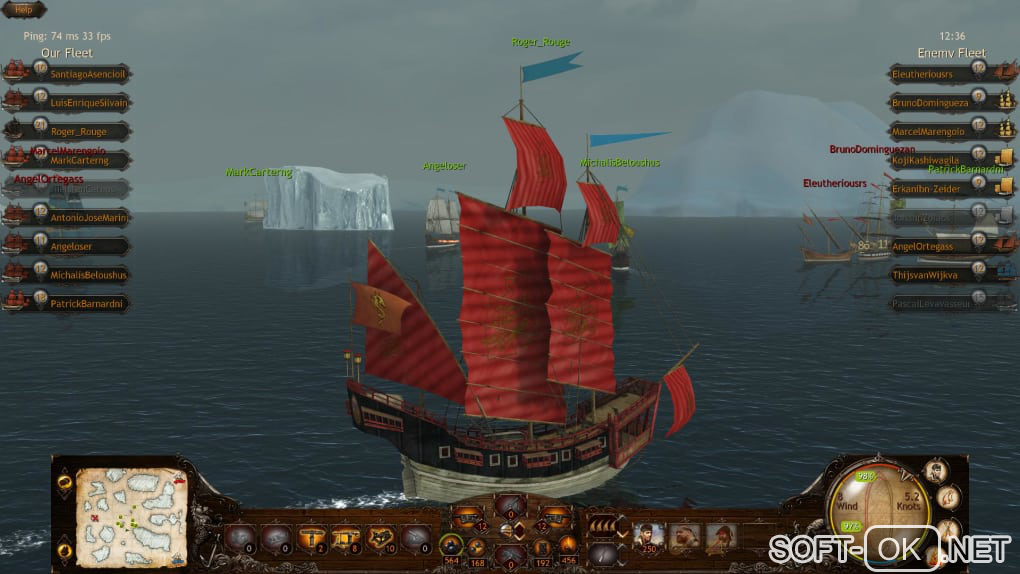Select the crew portrait marked 250

pyautogui.click(x=648, y=538)
